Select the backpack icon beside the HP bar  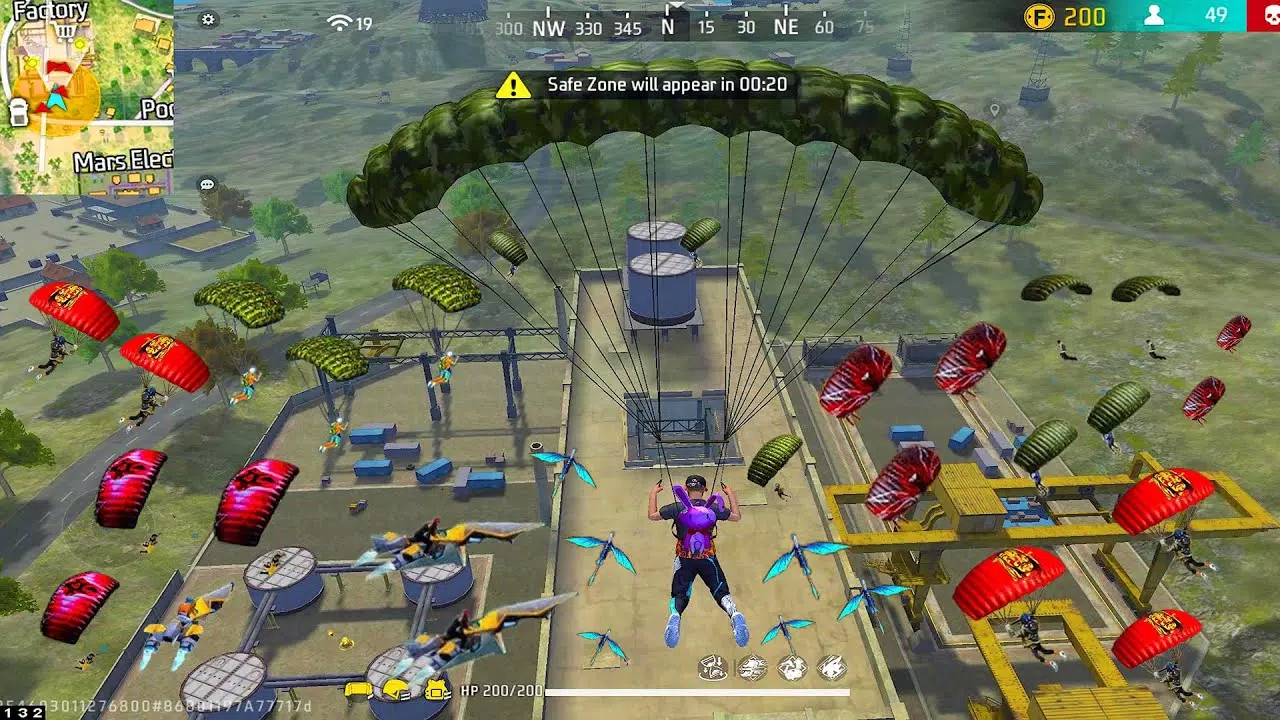point(357,688)
